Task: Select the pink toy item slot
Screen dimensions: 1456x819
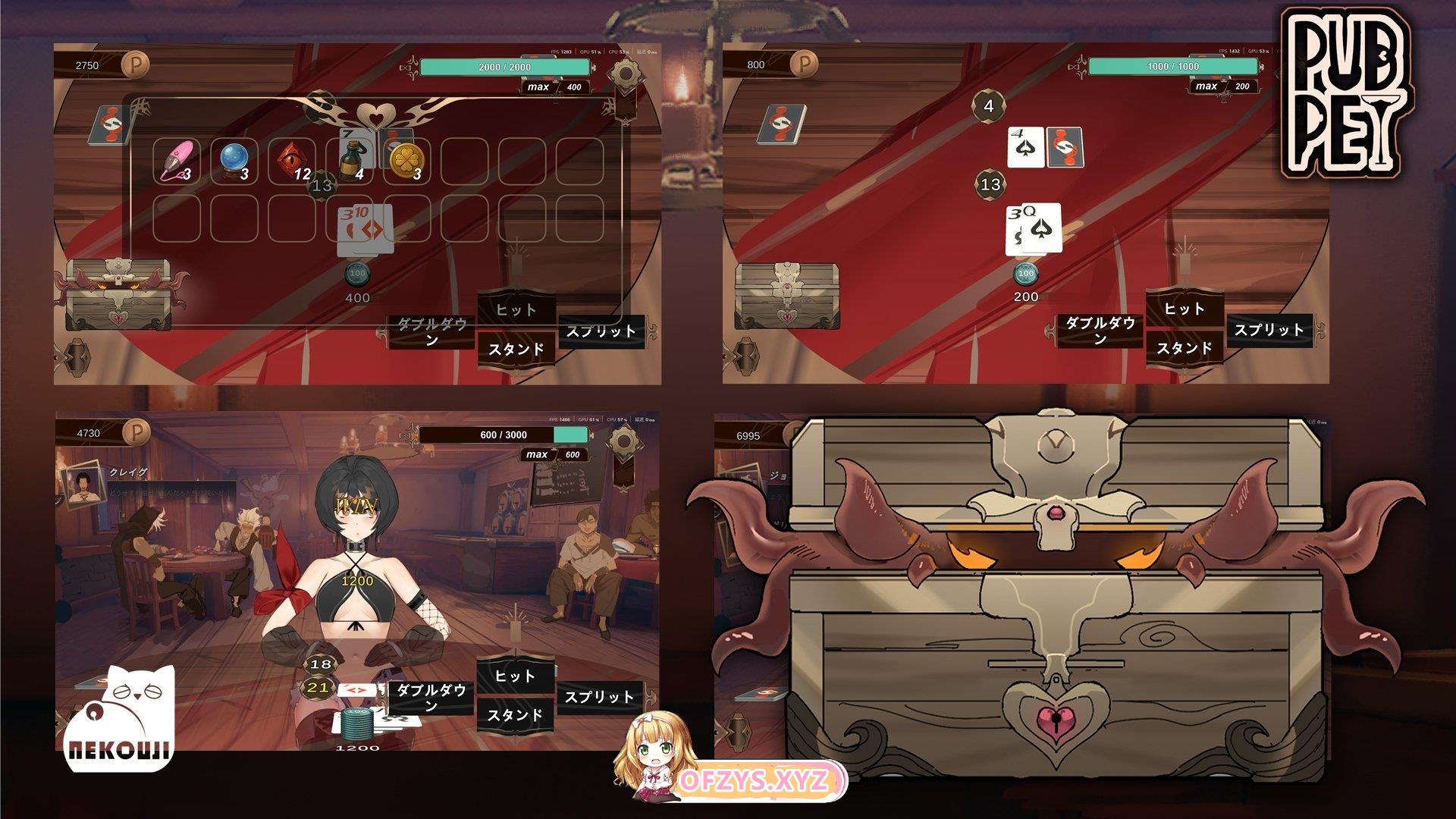Action: [176, 161]
